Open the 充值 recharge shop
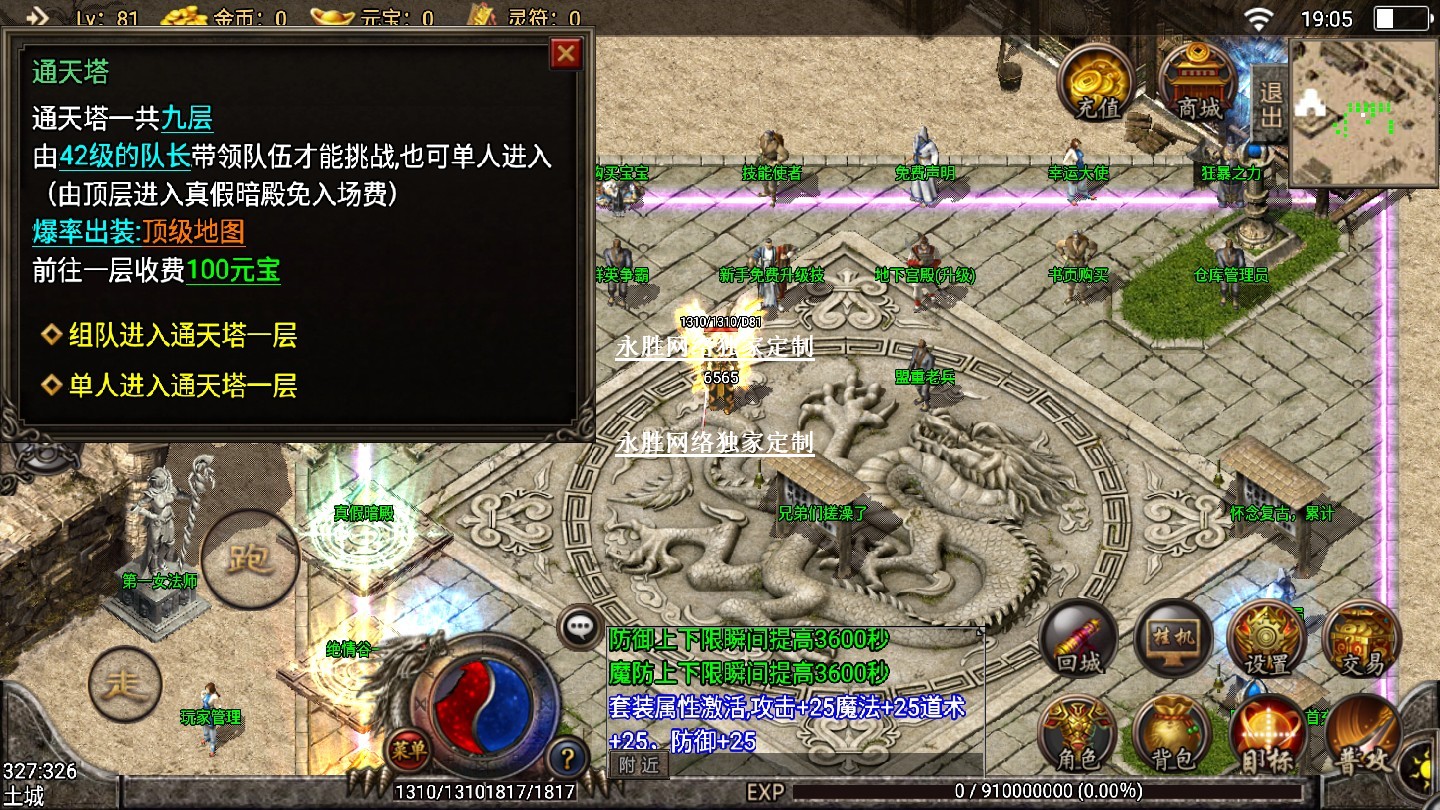 click(1096, 83)
